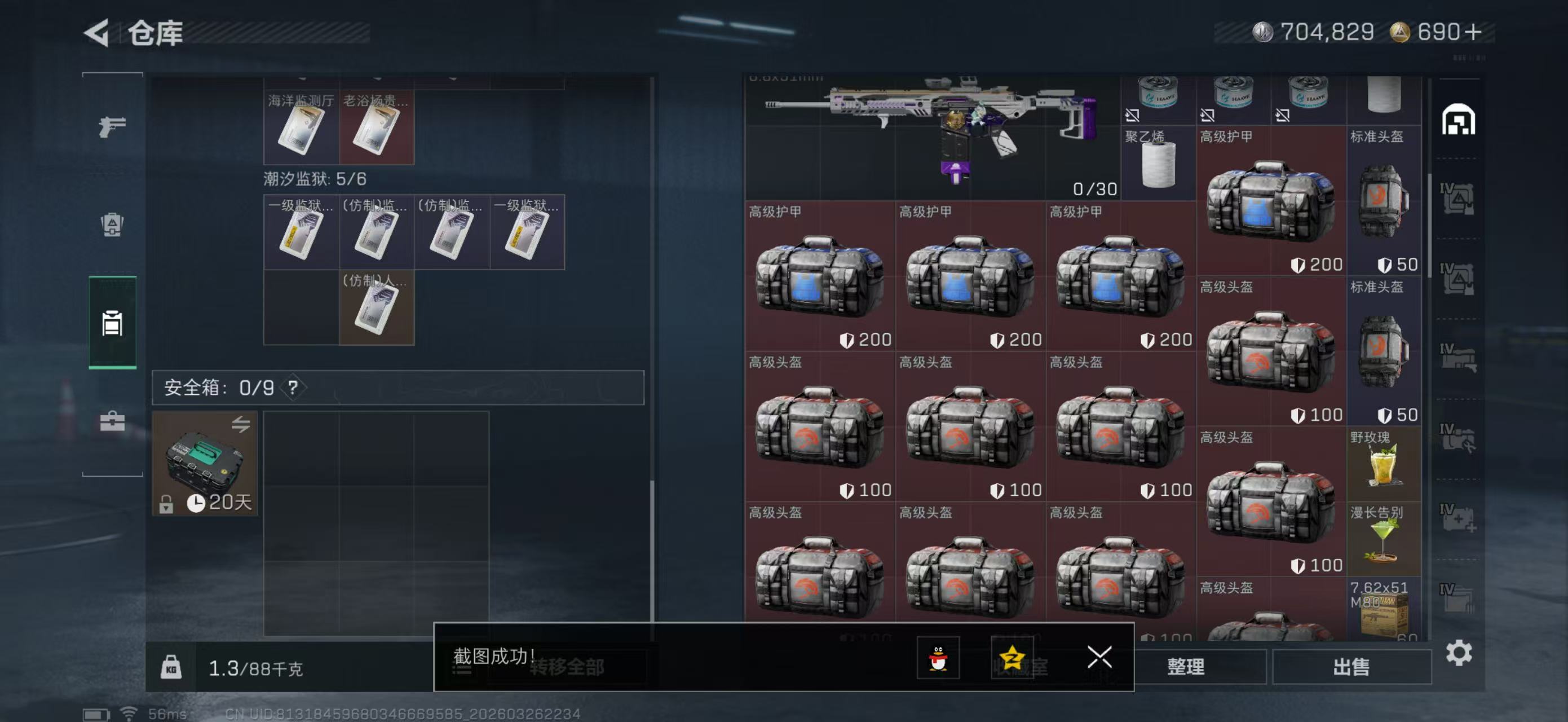This screenshot has height=722, width=1568.
Task: Close the 截图成功 screenshot notification
Action: point(1099,658)
